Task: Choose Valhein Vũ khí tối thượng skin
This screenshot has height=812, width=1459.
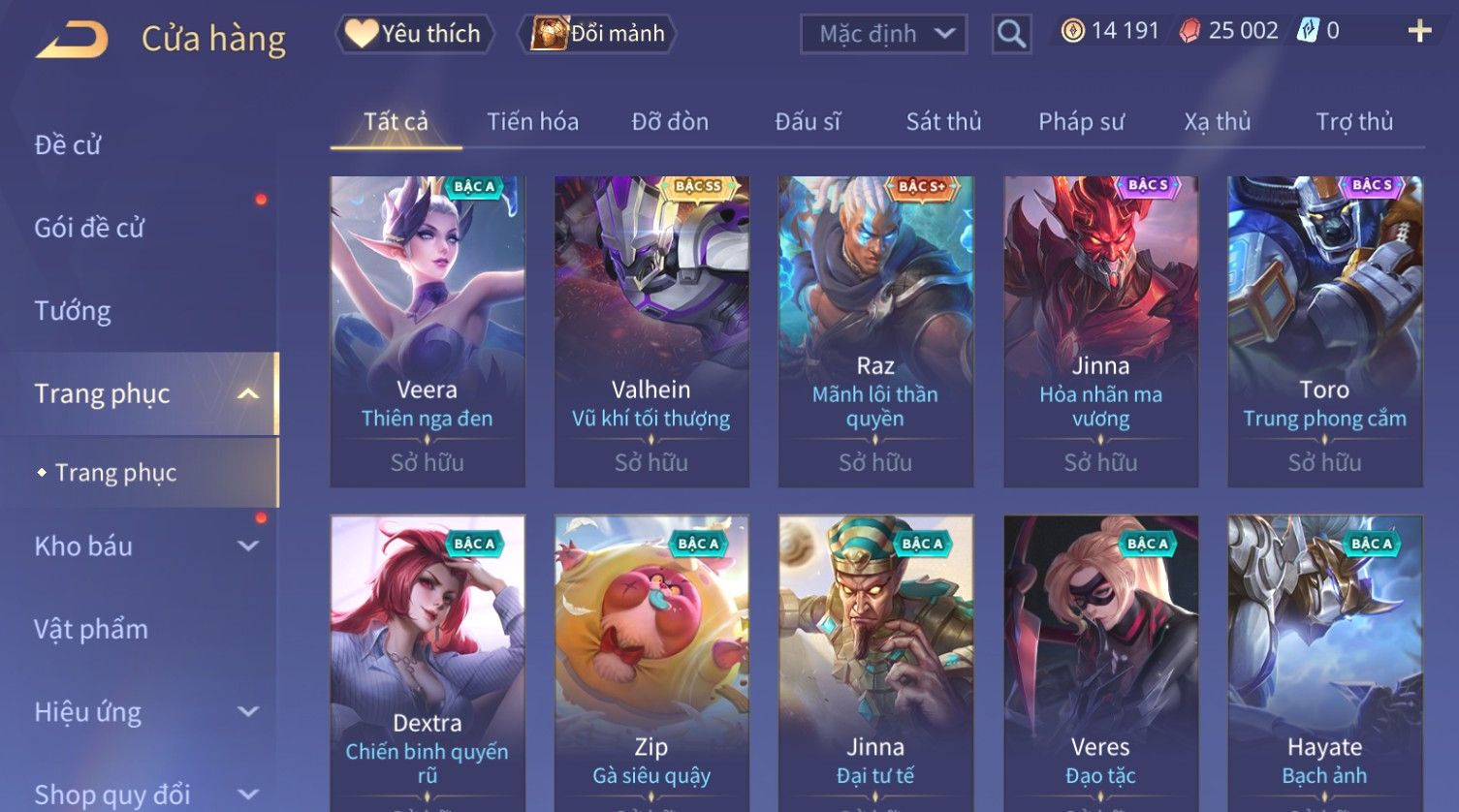Action: point(651,329)
